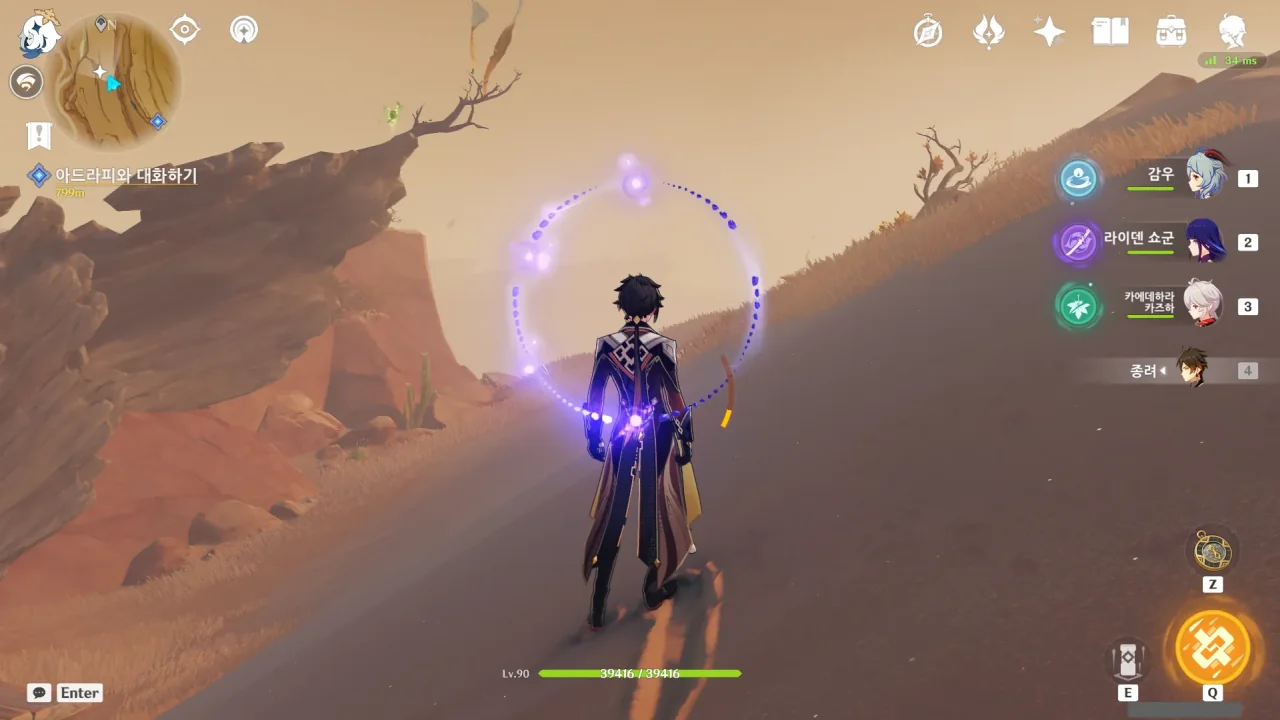Use the Elemental Skill pillar icon
Image resolution: width=1280 pixels, height=720 pixels.
pos(1127,659)
